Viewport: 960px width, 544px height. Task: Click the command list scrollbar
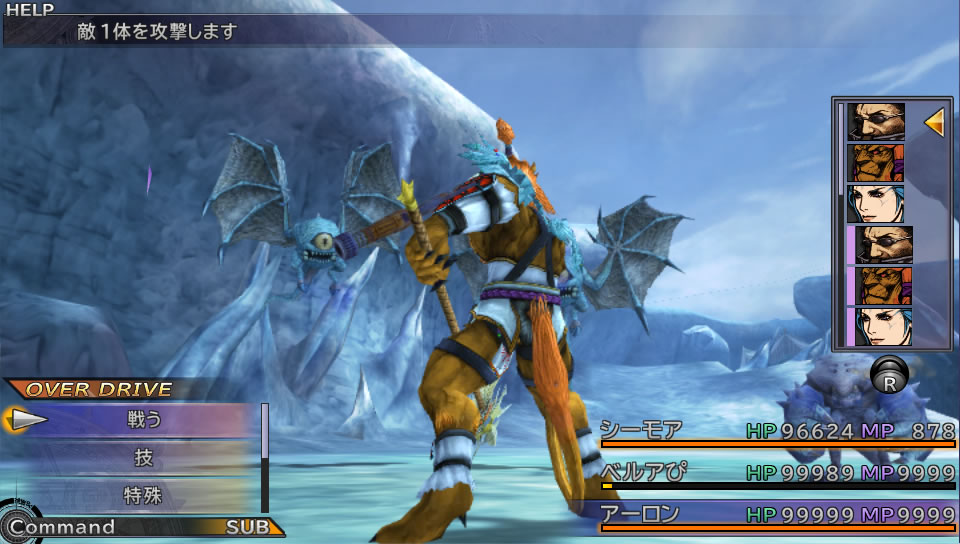[265, 456]
